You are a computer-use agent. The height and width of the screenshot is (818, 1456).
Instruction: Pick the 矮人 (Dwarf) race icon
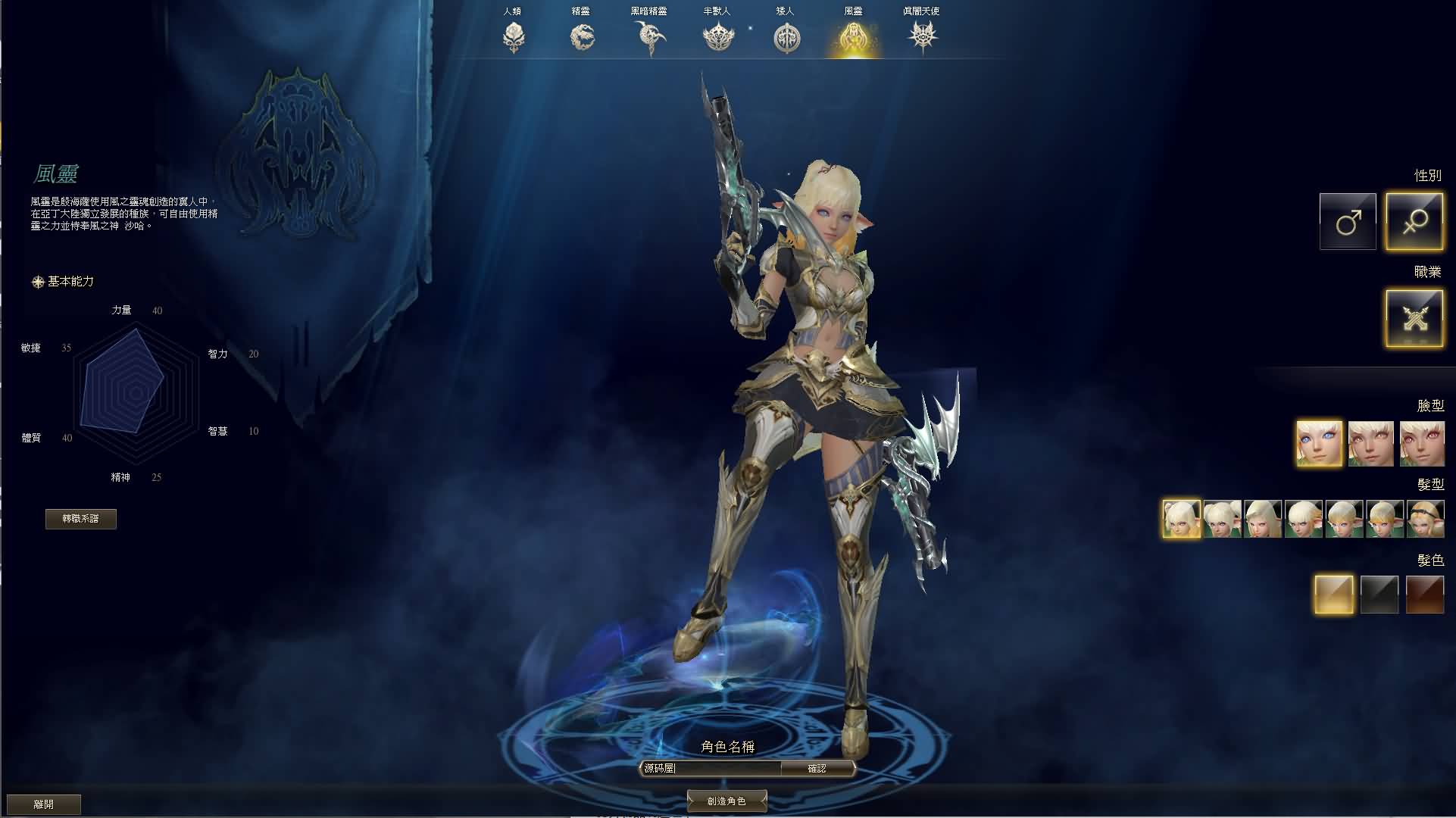(x=786, y=36)
